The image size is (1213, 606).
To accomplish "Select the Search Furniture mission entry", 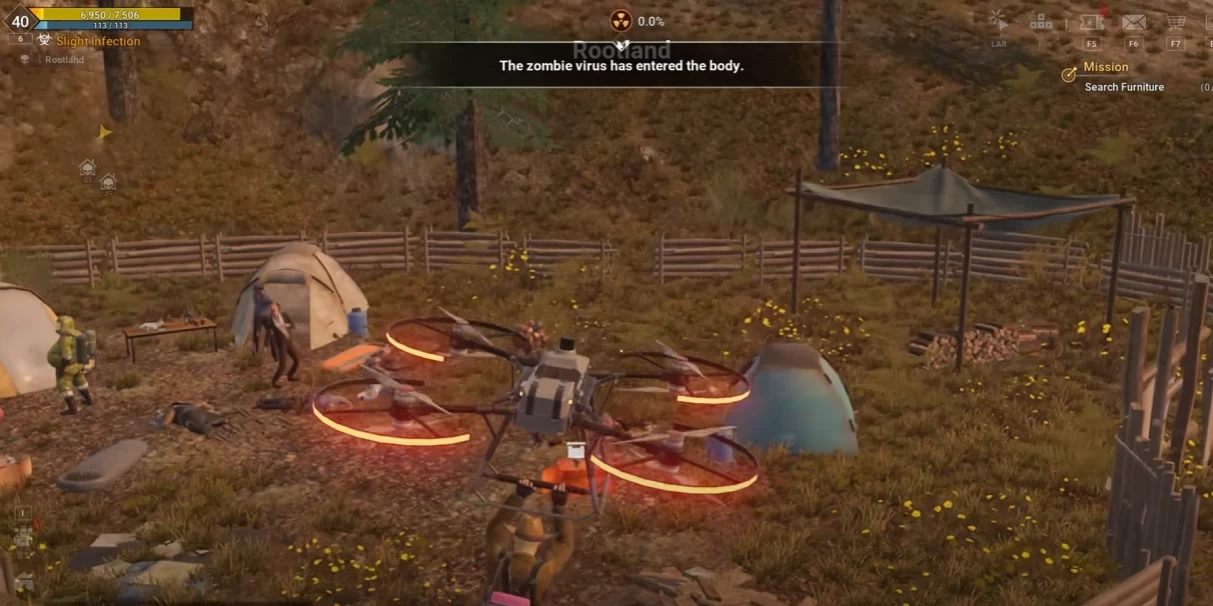I will [1124, 87].
